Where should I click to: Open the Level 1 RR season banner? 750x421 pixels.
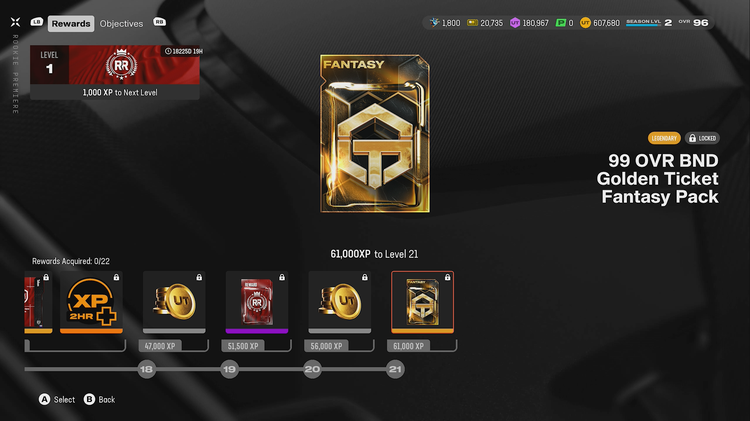pos(114,72)
